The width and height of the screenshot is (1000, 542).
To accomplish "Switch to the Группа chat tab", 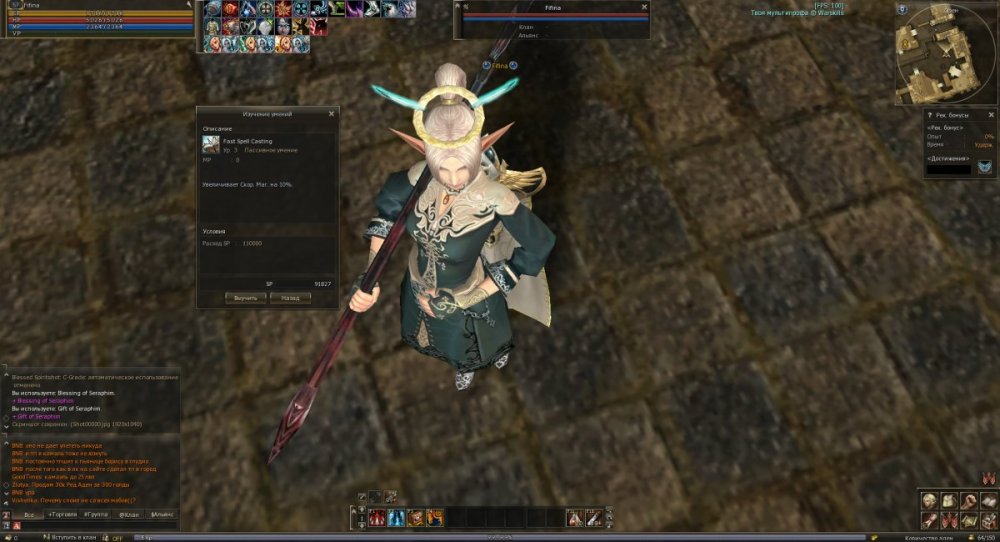I will [96, 514].
